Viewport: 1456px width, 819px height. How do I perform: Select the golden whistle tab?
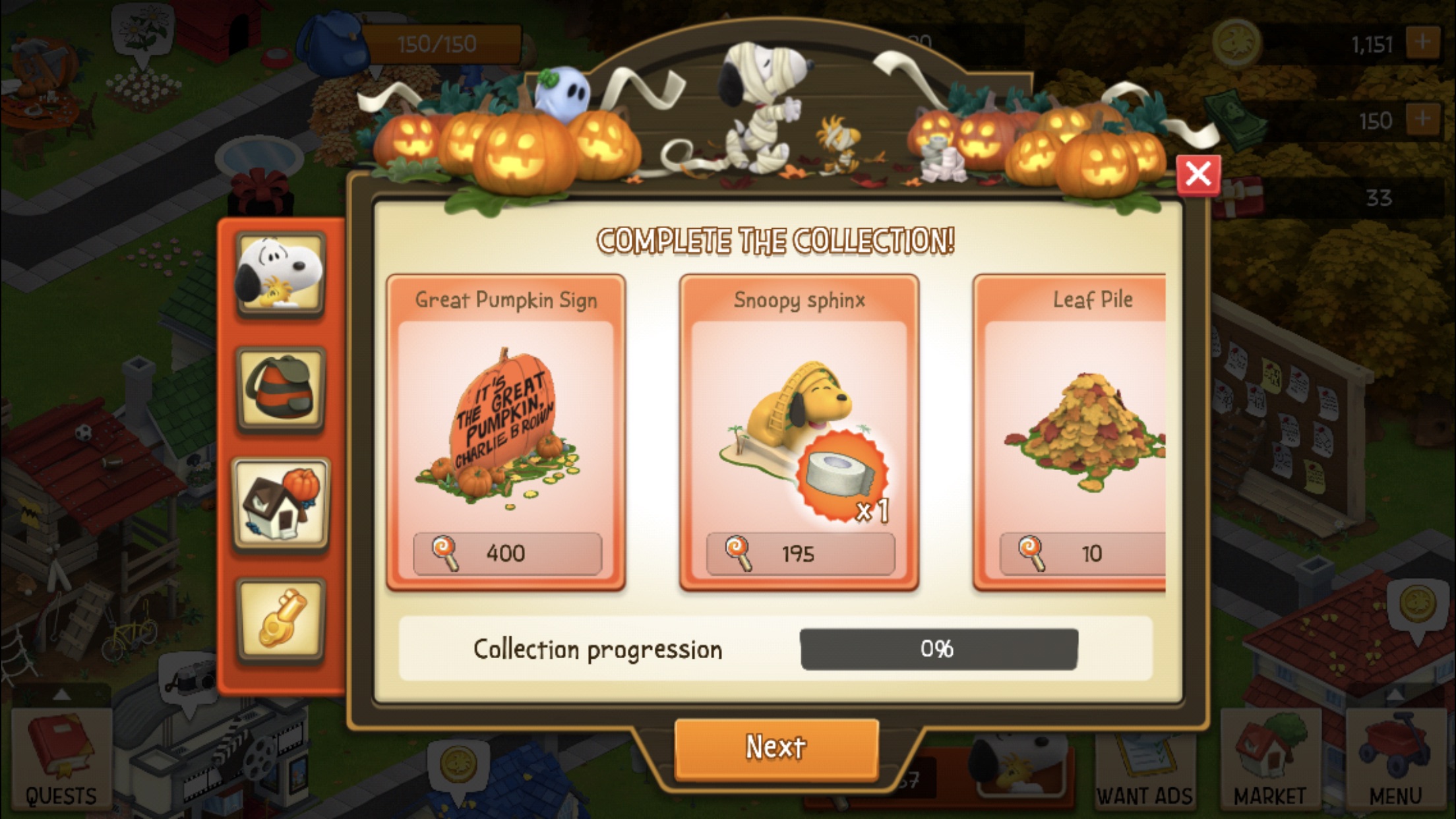click(x=281, y=620)
